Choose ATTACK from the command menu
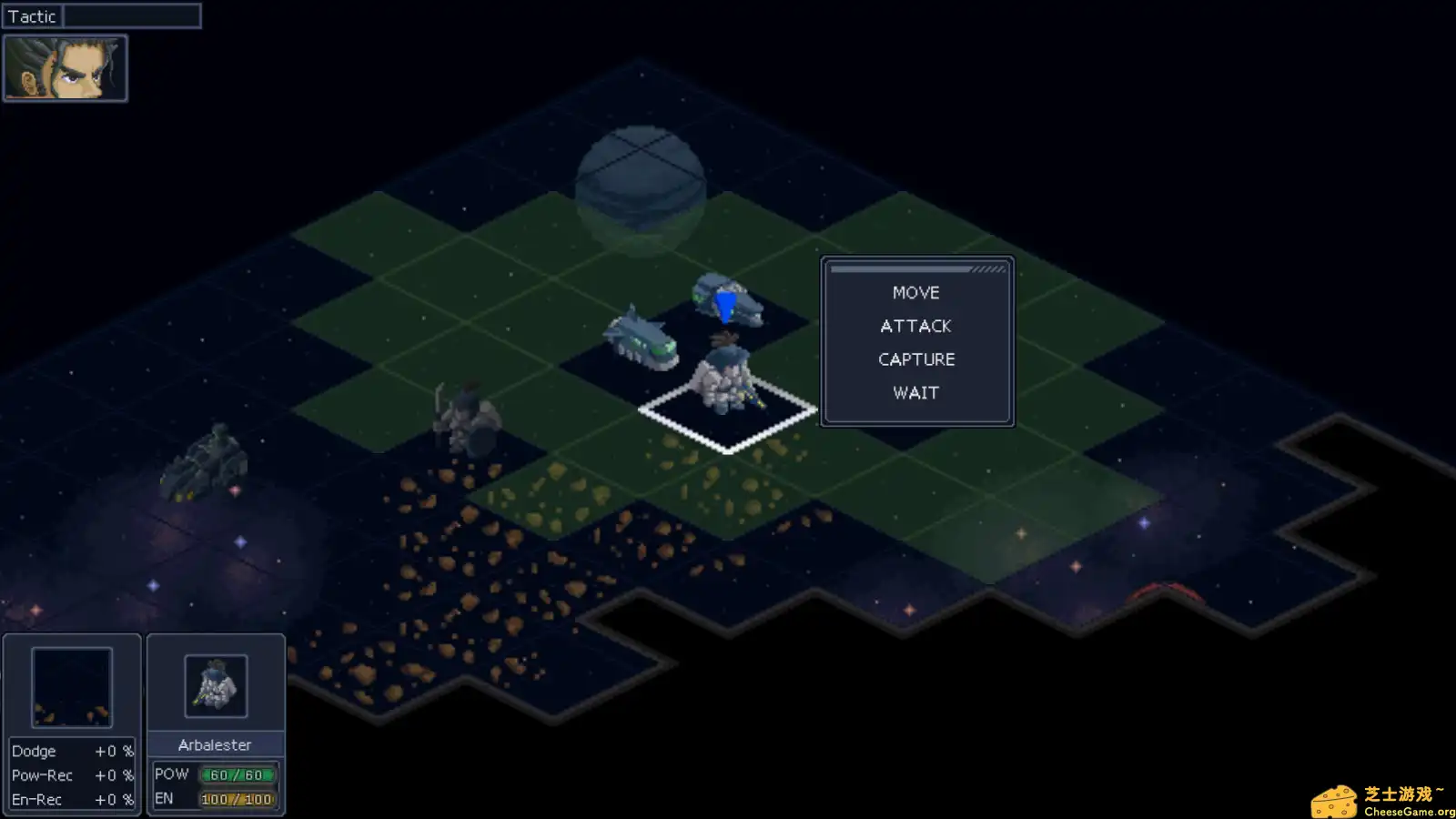The width and height of the screenshot is (1456, 819). [x=915, y=326]
